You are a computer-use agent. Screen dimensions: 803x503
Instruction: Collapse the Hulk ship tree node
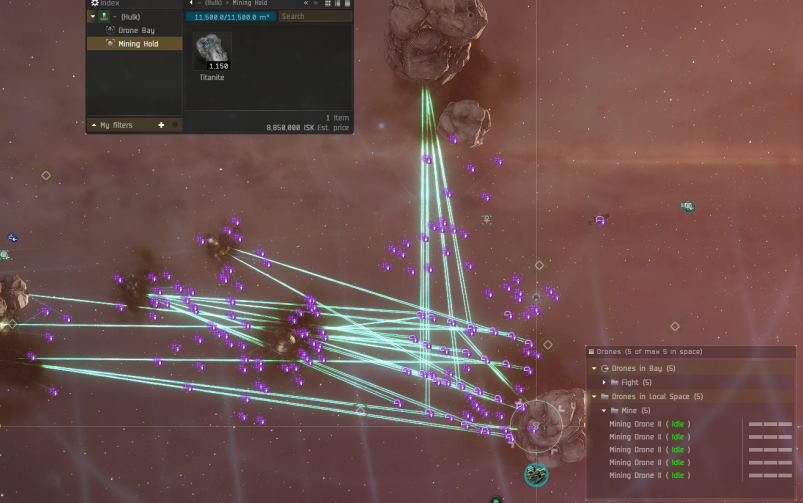pos(93,17)
